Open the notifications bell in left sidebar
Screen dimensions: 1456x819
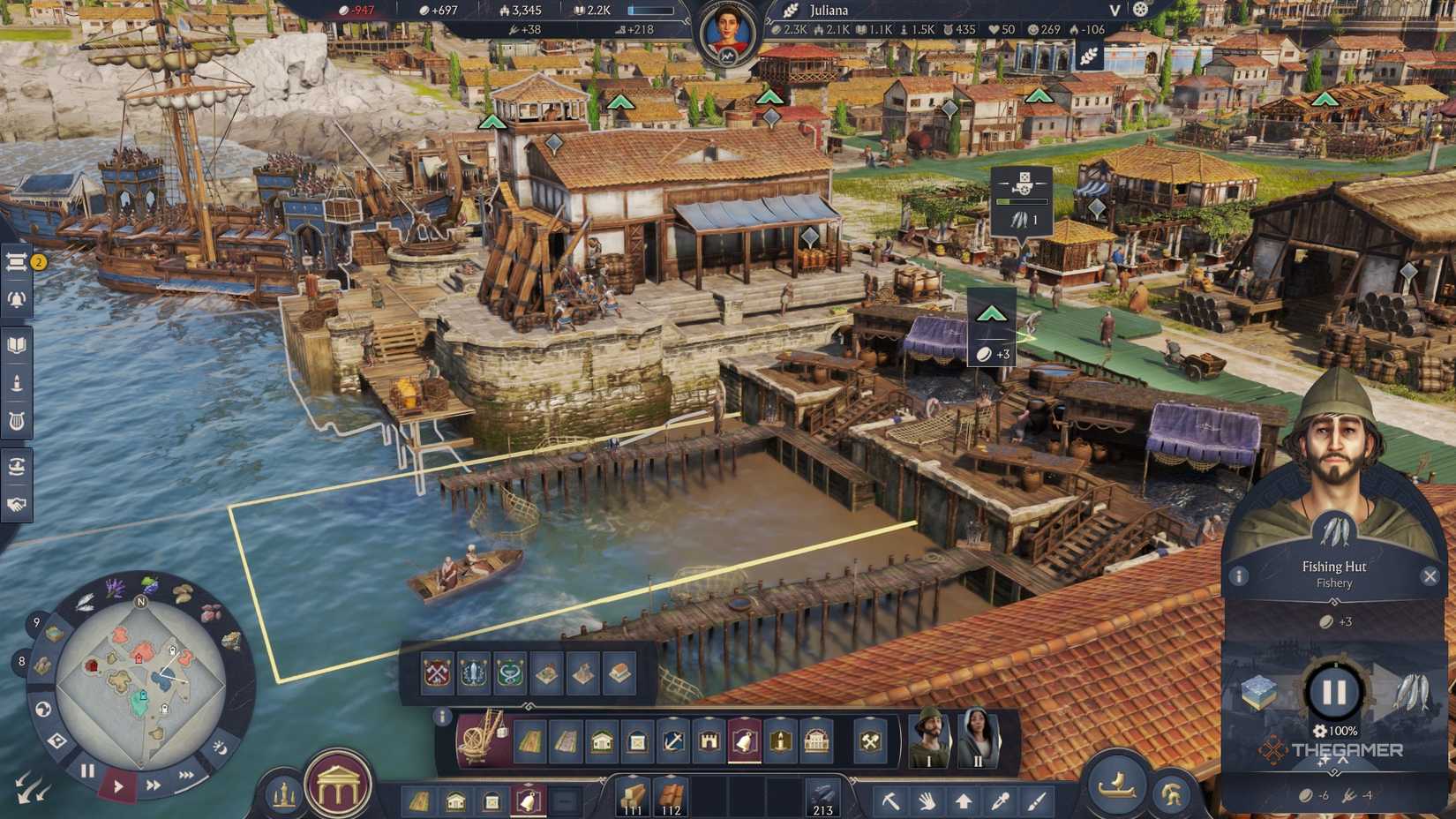coord(15,299)
